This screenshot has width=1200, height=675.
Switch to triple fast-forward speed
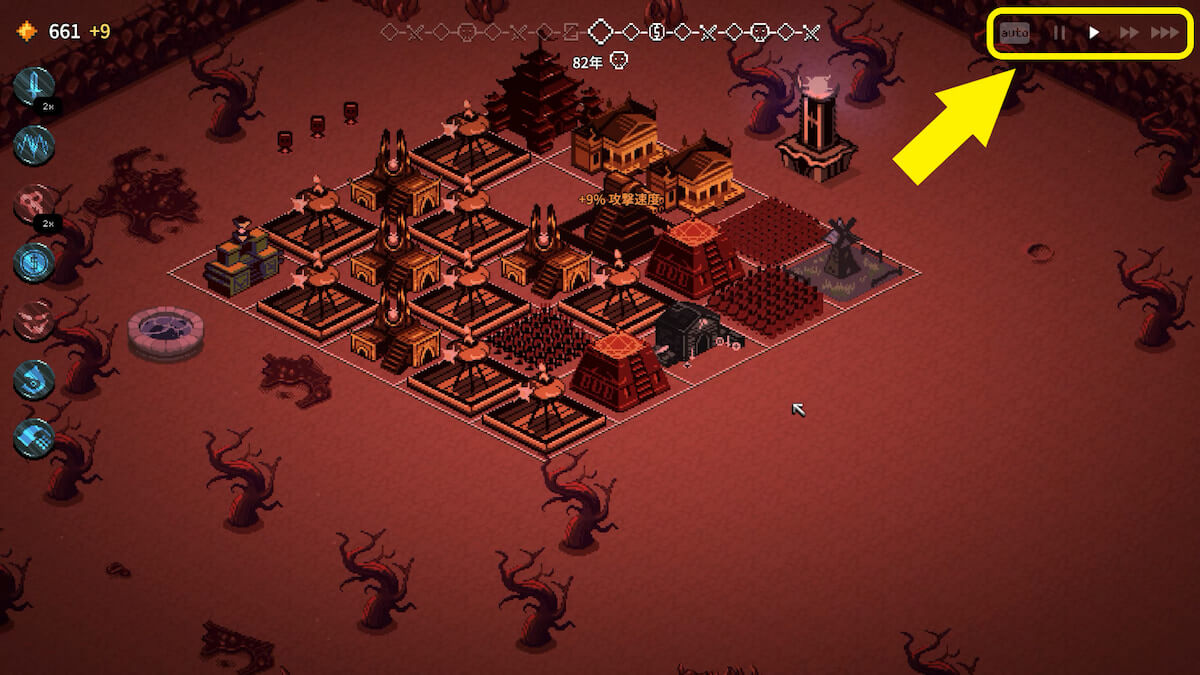[1164, 33]
